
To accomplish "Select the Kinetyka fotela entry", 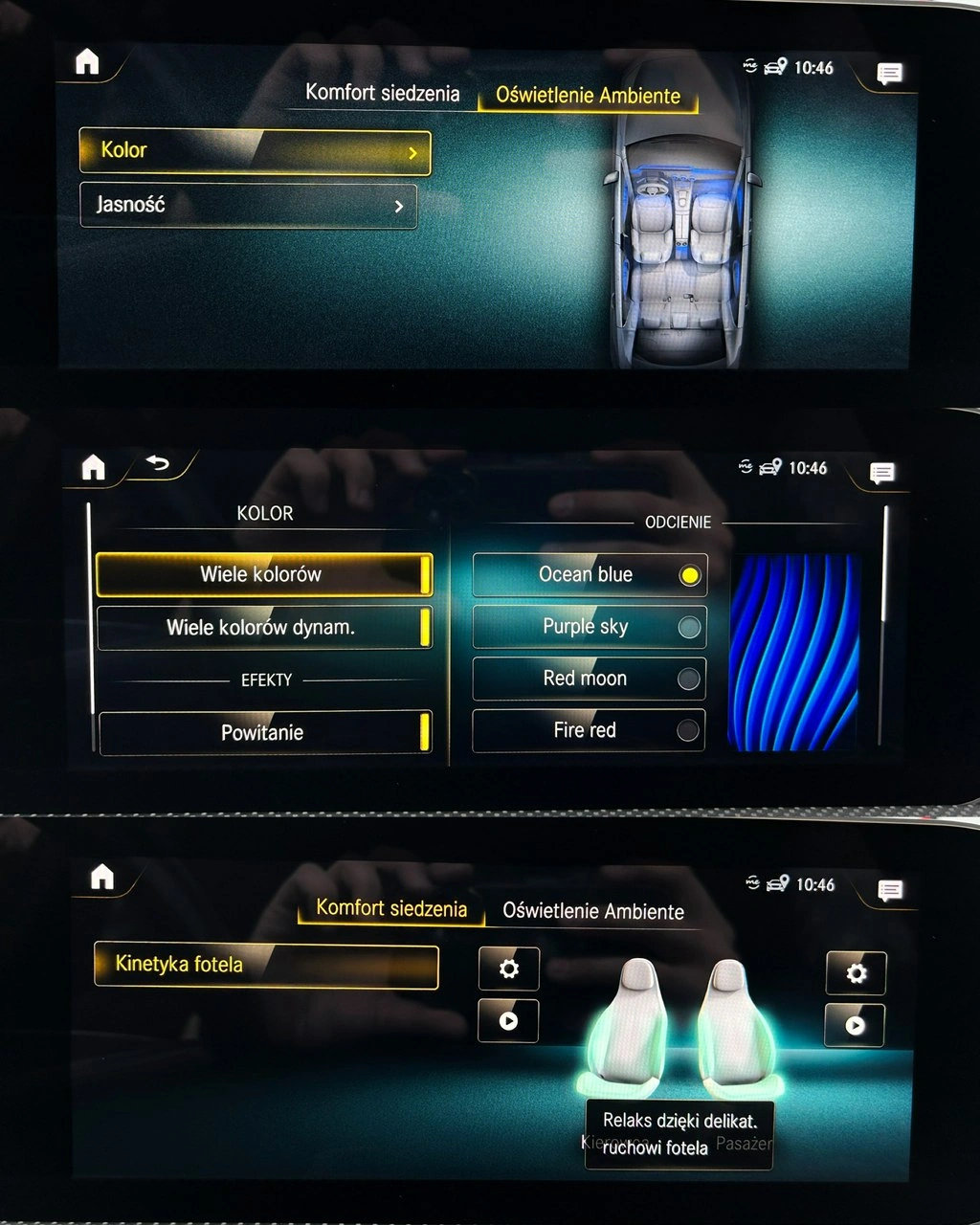I will (266, 965).
